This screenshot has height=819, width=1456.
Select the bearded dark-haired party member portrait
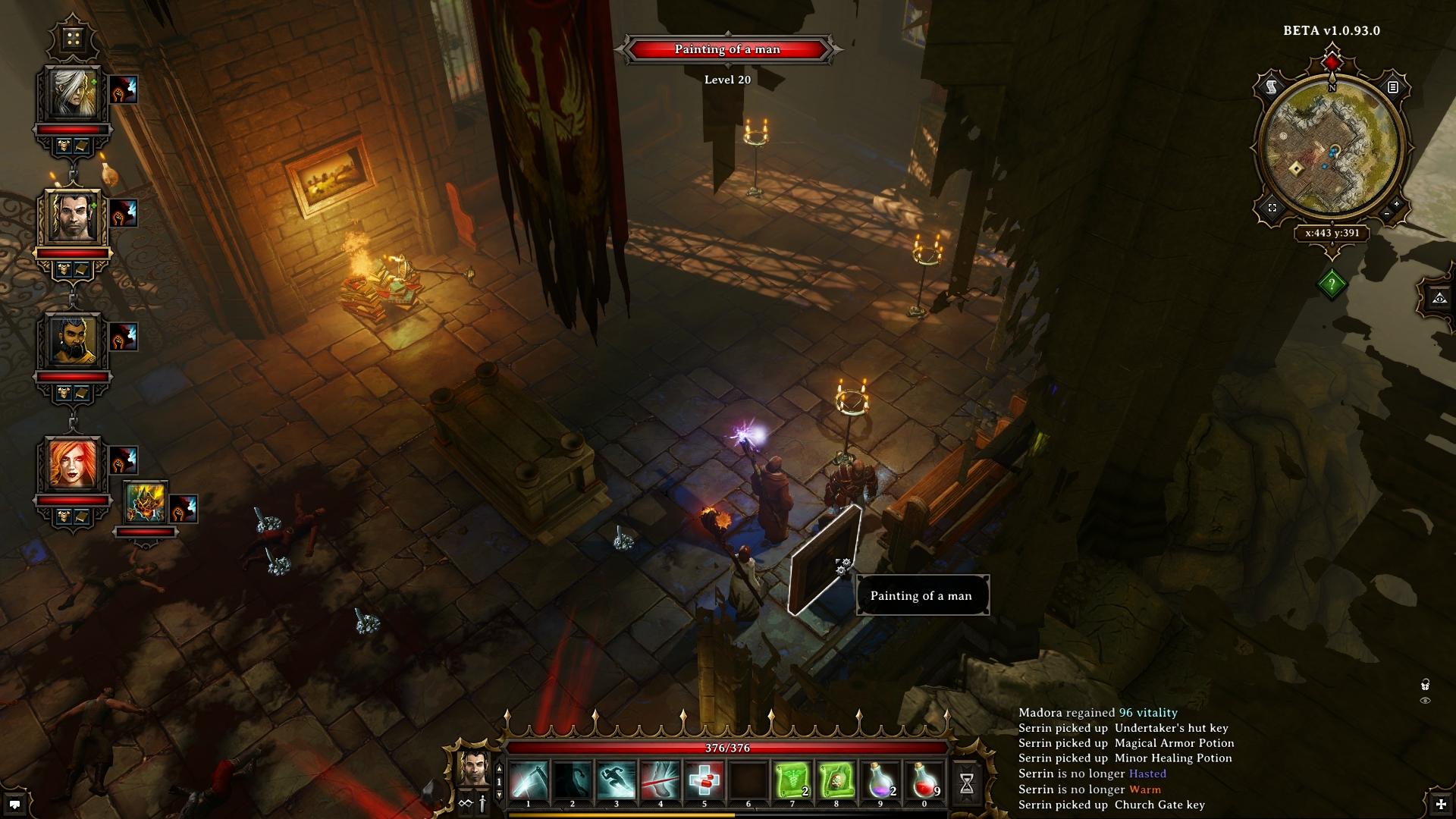click(74, 341)
